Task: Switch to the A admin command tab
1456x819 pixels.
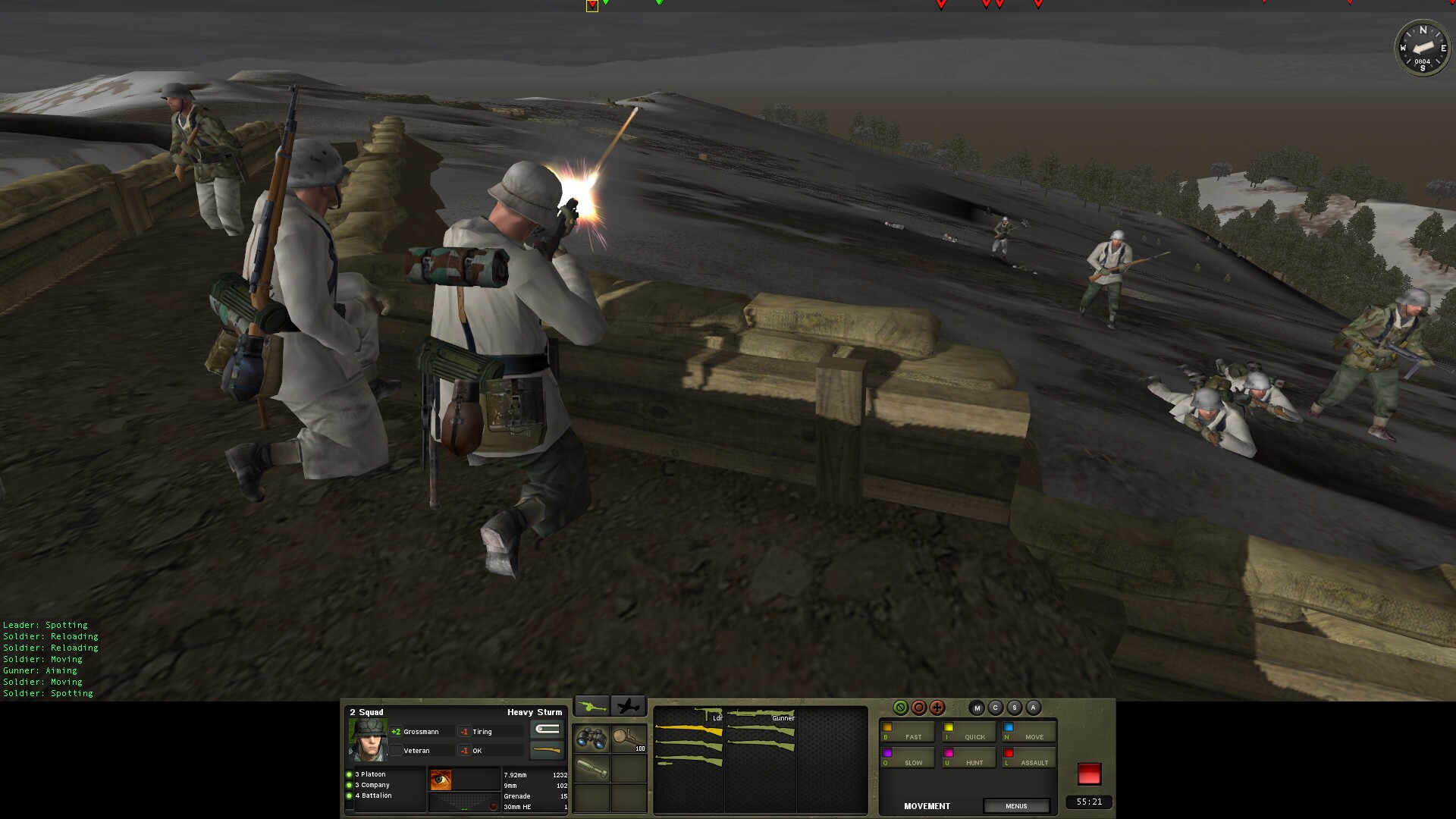Action: (x=1033, y=708)
